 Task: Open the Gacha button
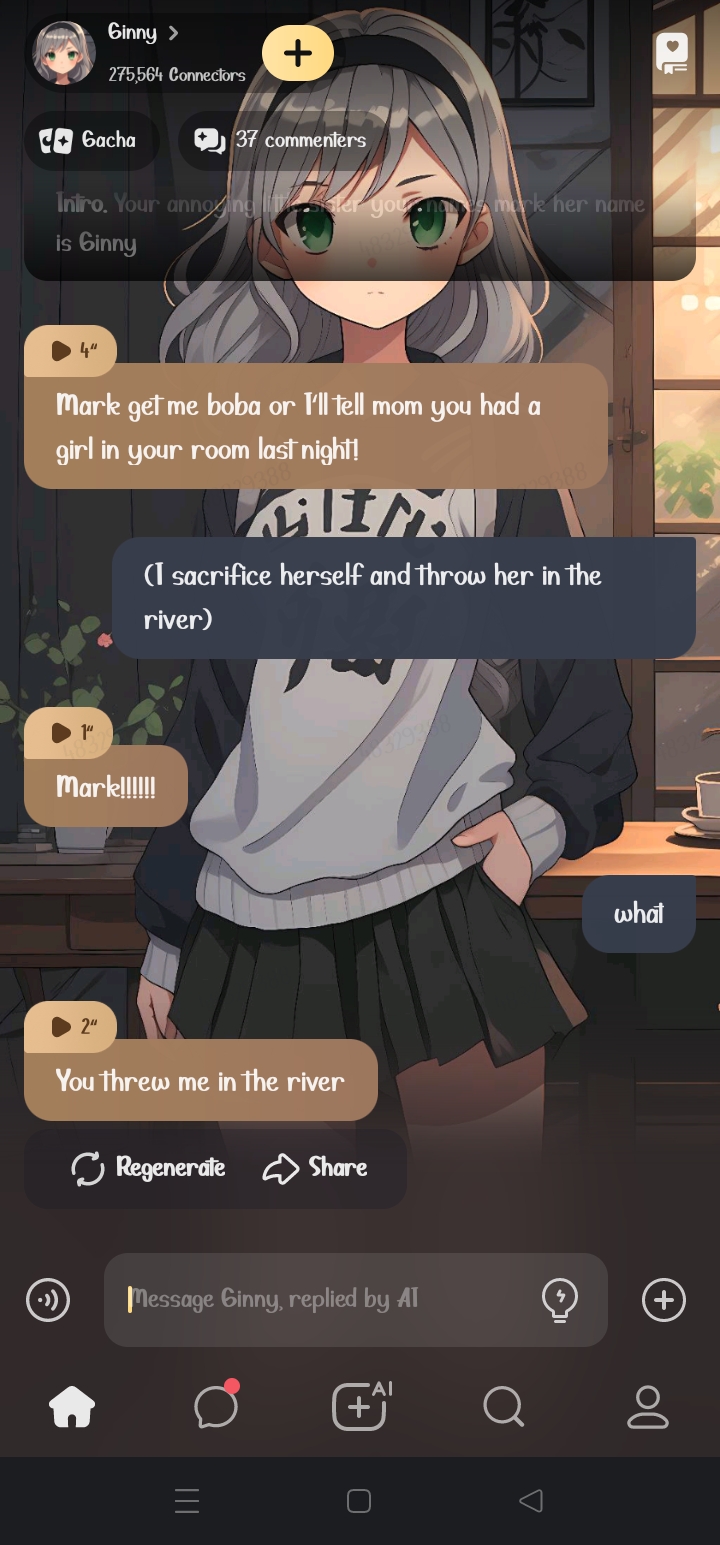pos(89,141)
